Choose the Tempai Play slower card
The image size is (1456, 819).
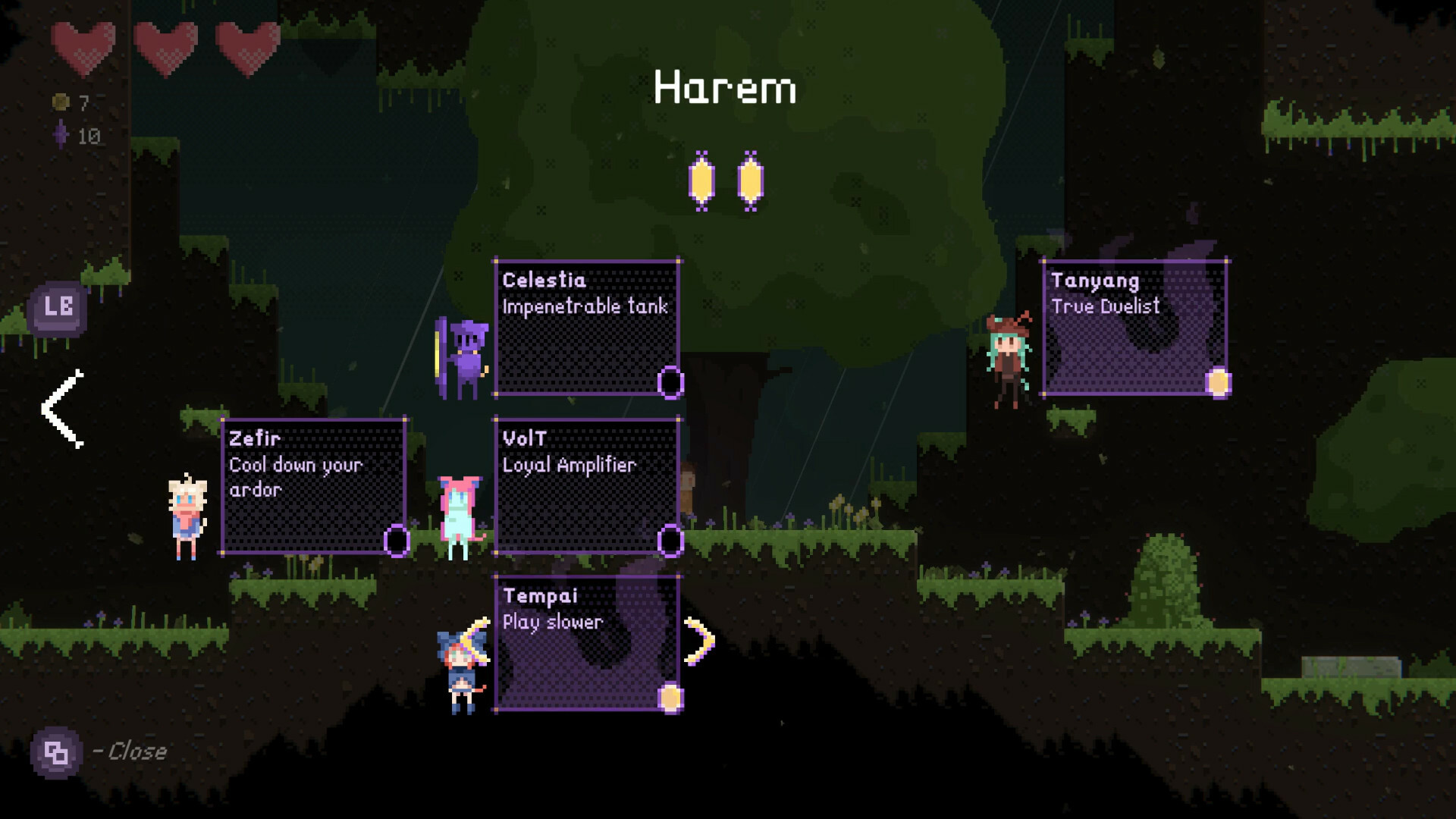coord(586,644)
